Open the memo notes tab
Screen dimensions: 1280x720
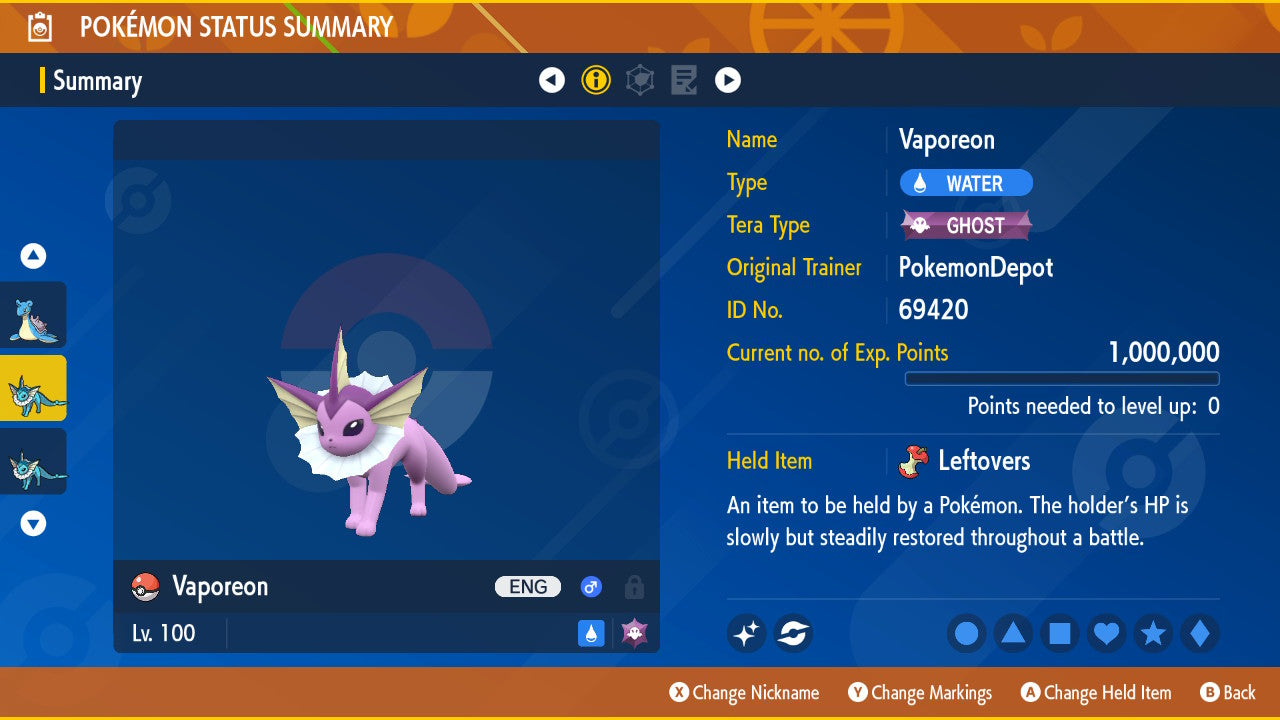pyautogui.click(x=684, y=80)
